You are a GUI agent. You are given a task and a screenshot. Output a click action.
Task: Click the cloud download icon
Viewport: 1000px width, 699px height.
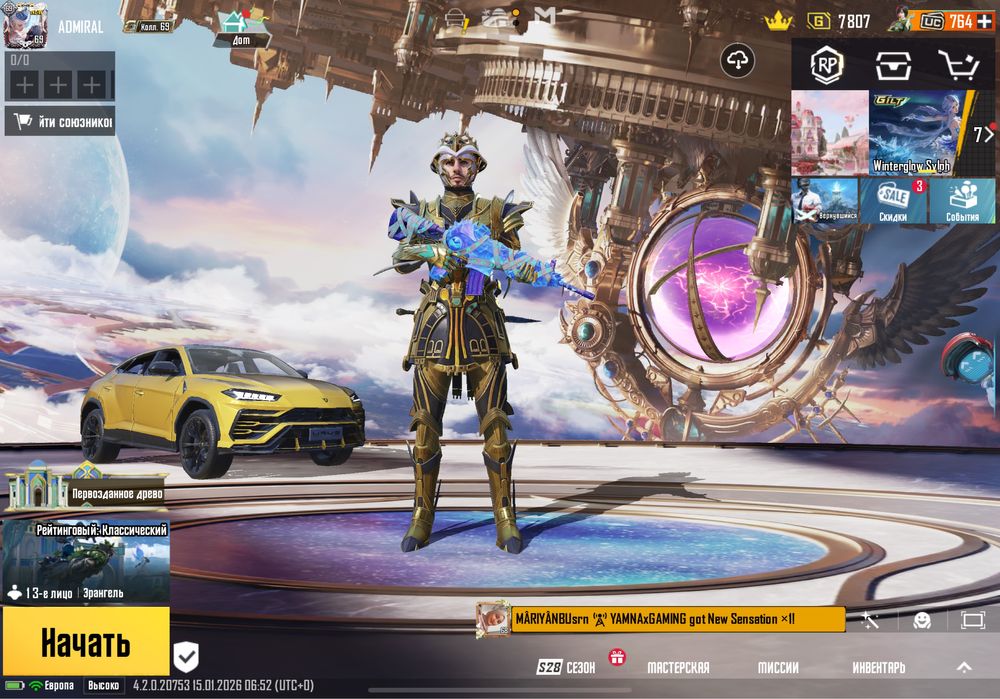coord(738,61)
